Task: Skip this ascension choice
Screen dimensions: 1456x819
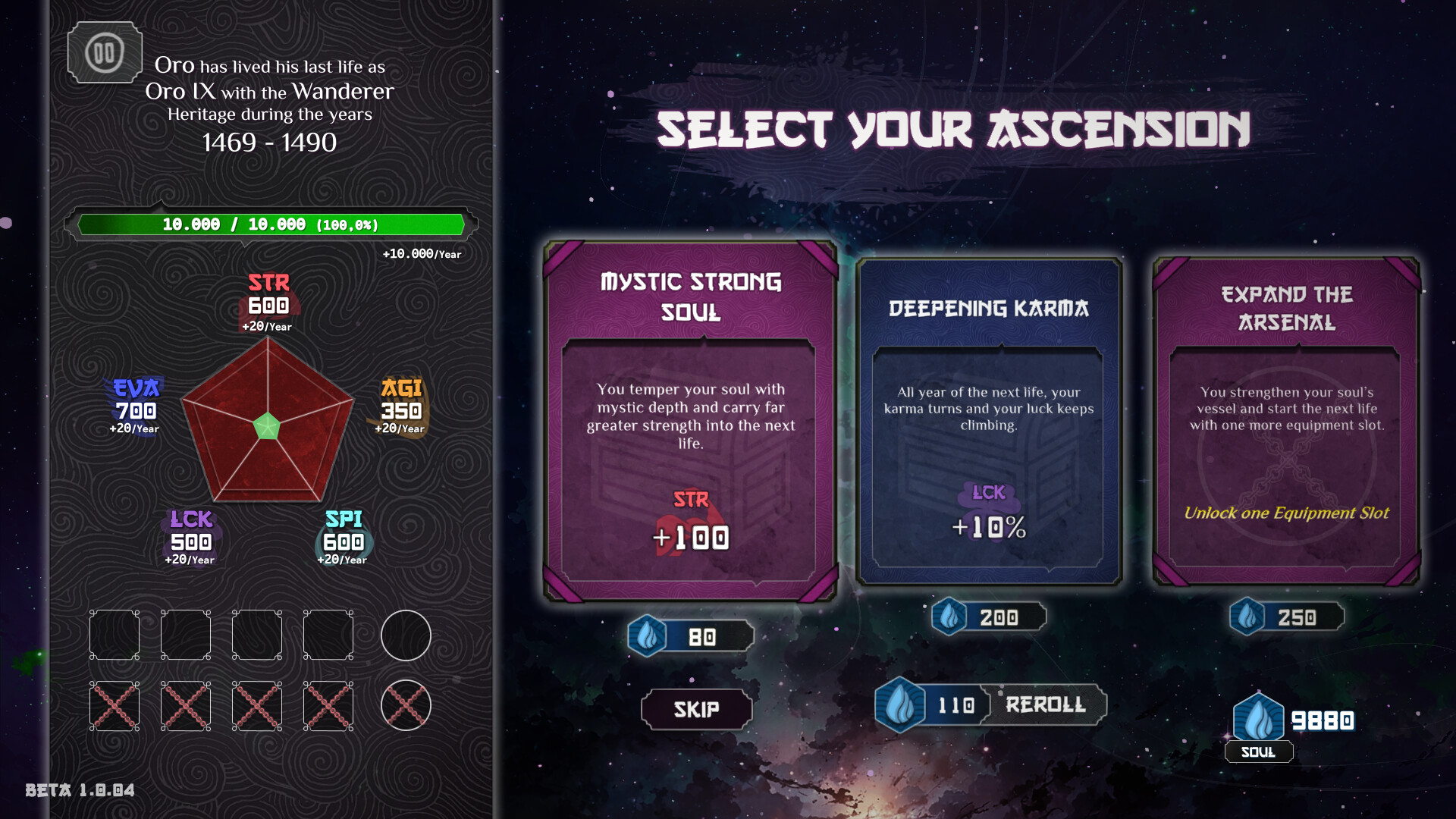Action: tap(696, 709)
